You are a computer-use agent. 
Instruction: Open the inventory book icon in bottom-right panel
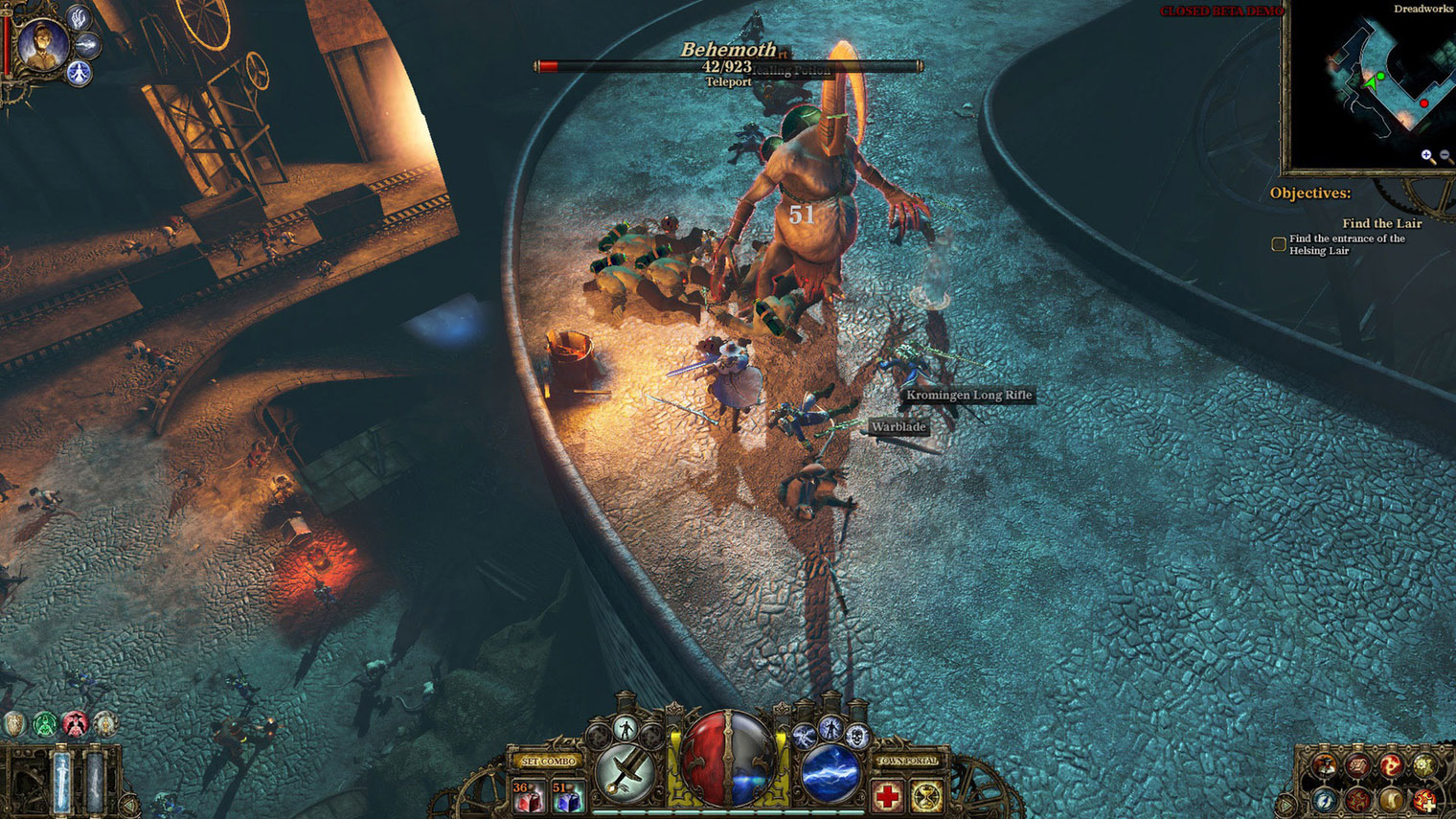(1358, 765)
